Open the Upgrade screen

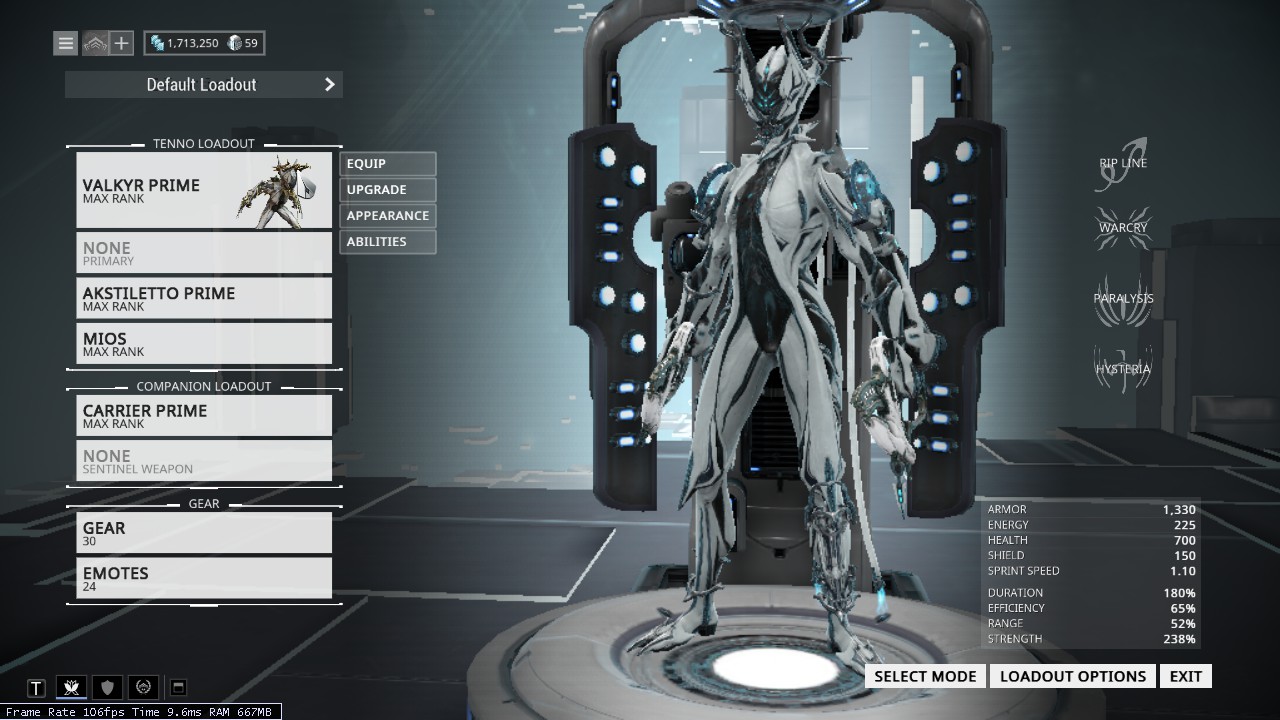[x=387, y=190]
